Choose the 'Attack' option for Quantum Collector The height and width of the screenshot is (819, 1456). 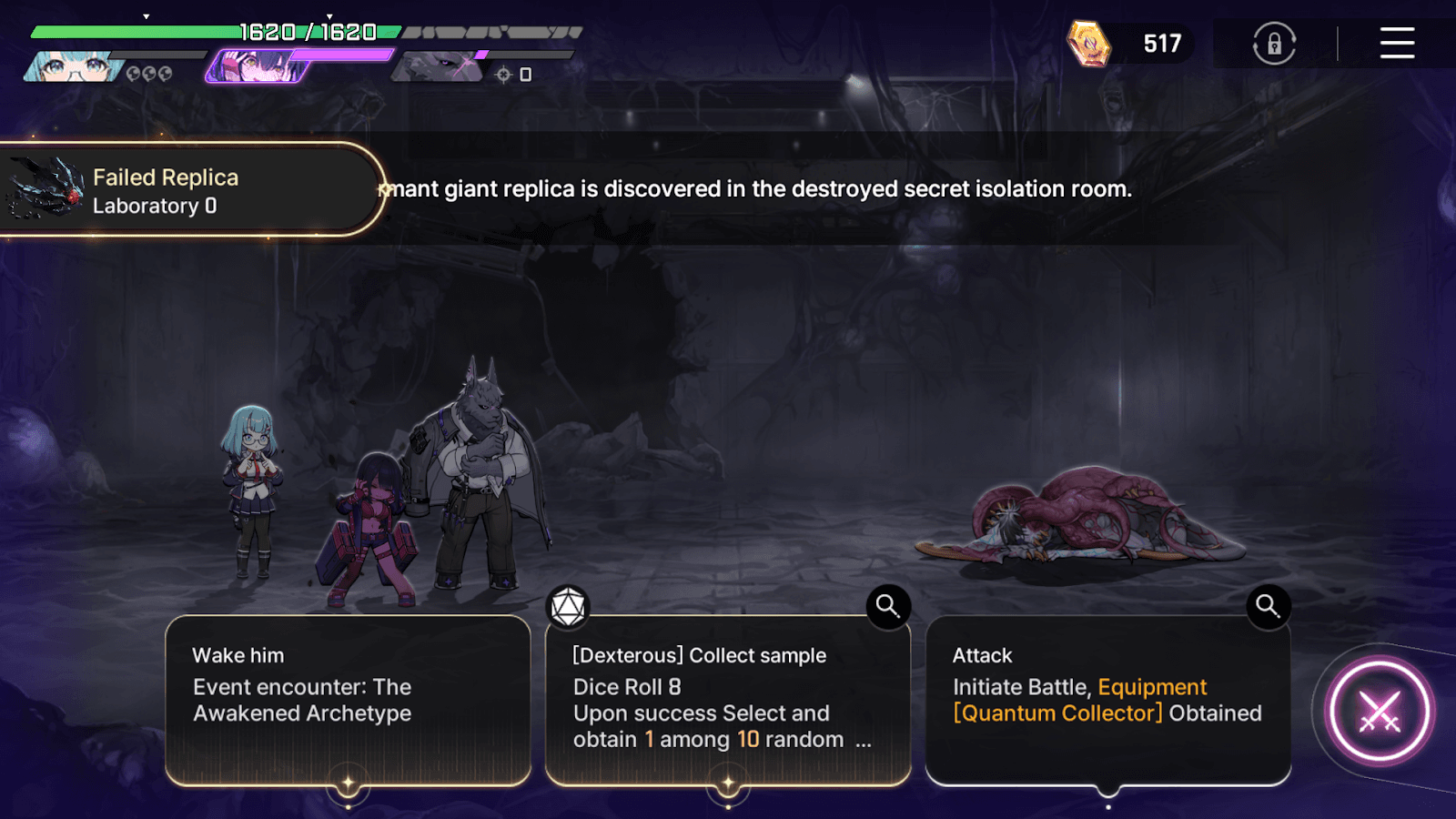click(1107, 699)
